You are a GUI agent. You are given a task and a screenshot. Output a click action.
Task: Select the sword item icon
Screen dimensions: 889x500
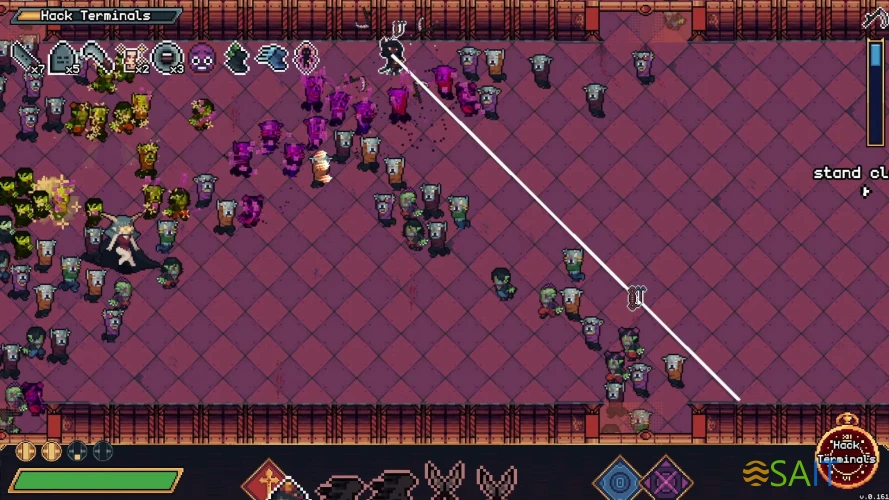coord(24,57)
